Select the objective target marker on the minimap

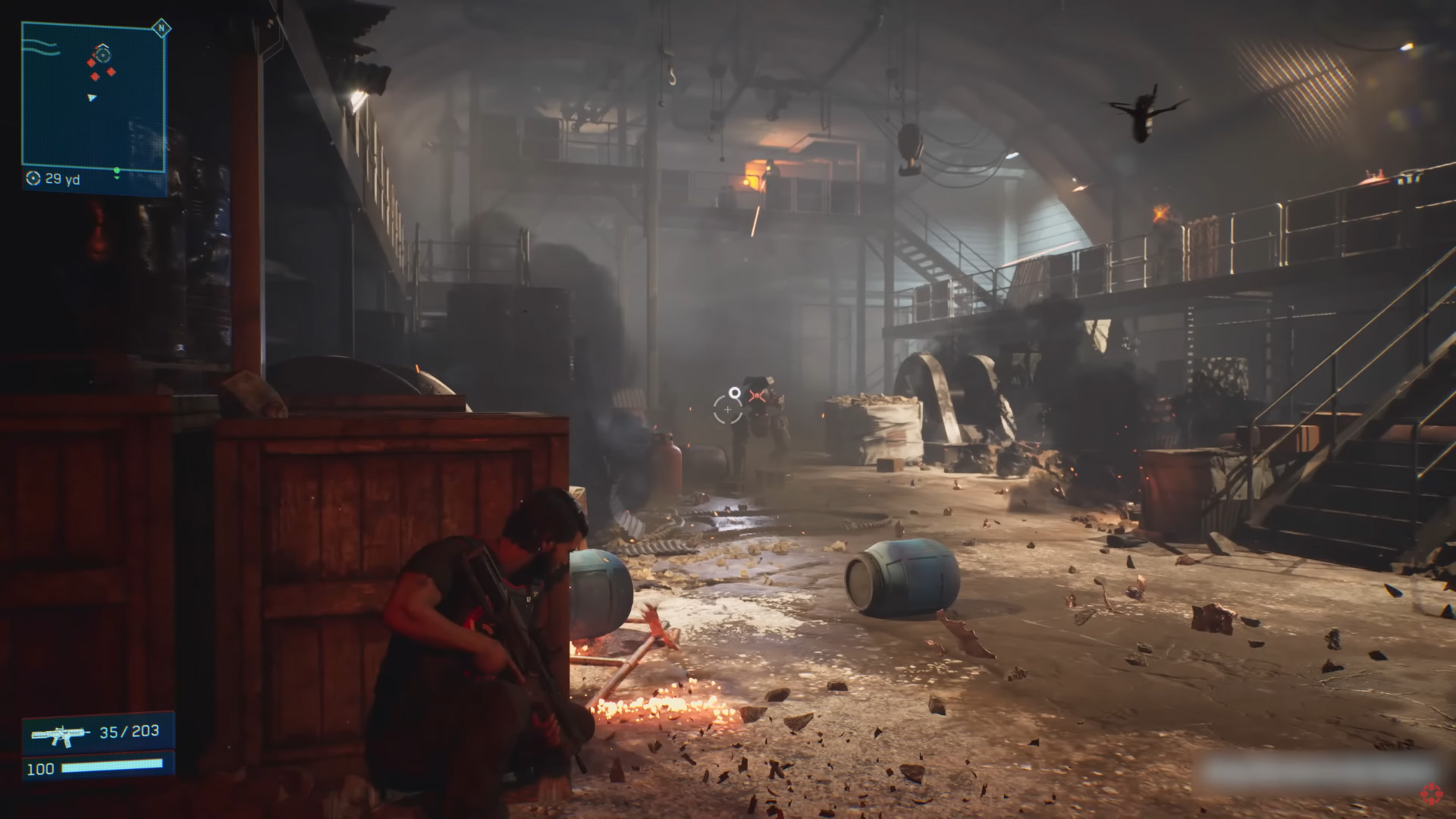(x=102, y=55)
